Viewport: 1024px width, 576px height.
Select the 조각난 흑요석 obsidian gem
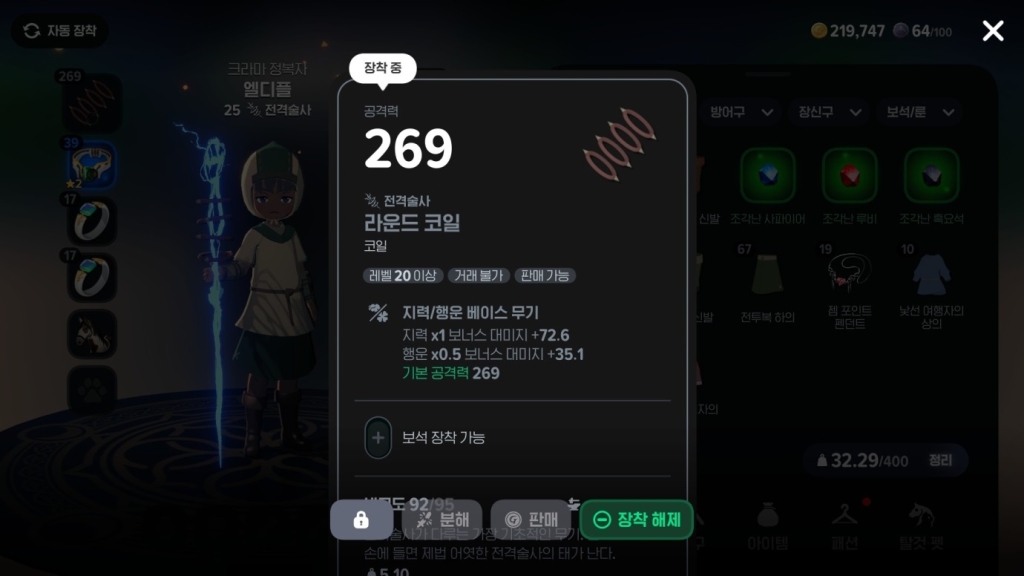click(932, 176)
